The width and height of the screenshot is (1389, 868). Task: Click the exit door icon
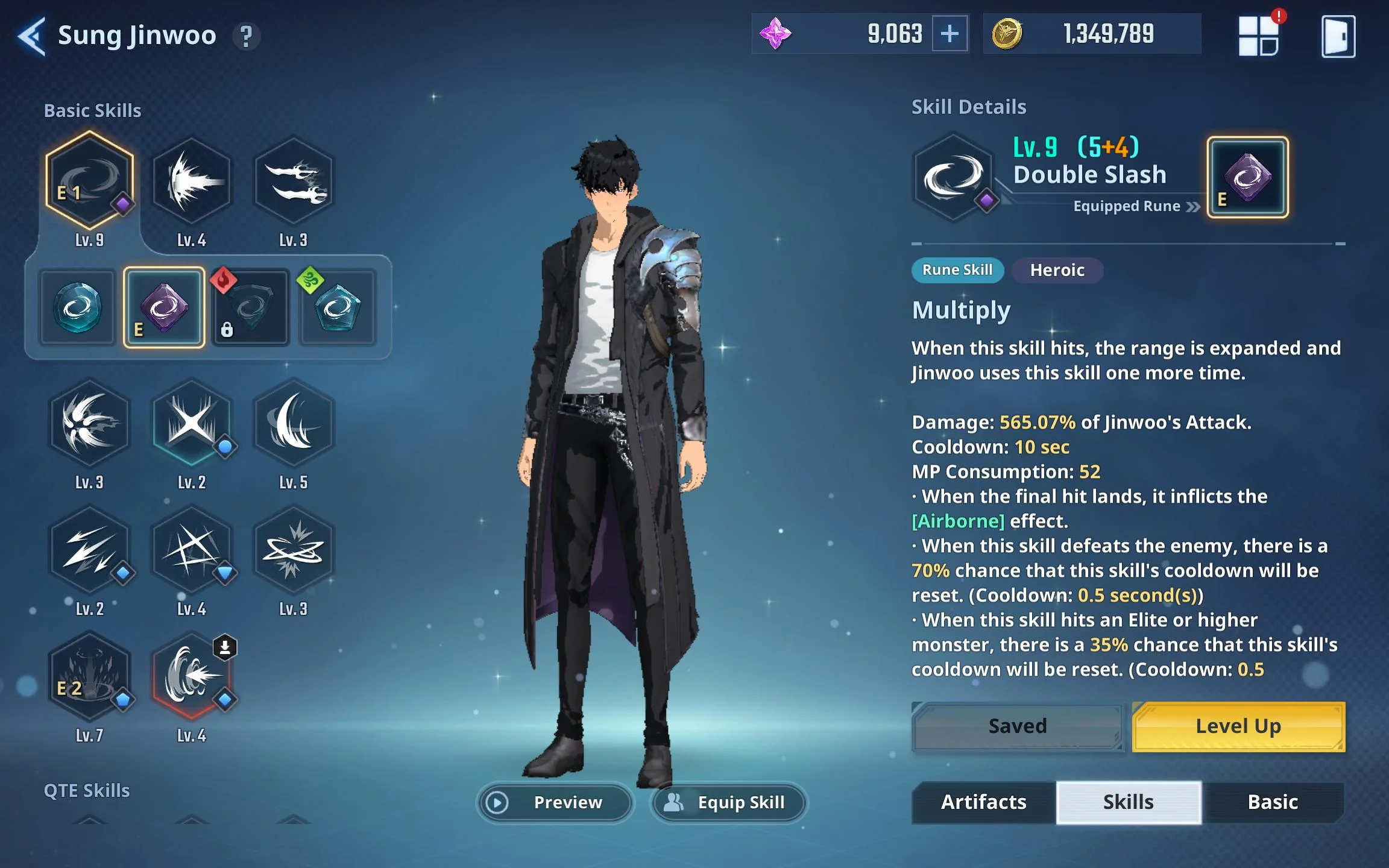pos(1338,36)
